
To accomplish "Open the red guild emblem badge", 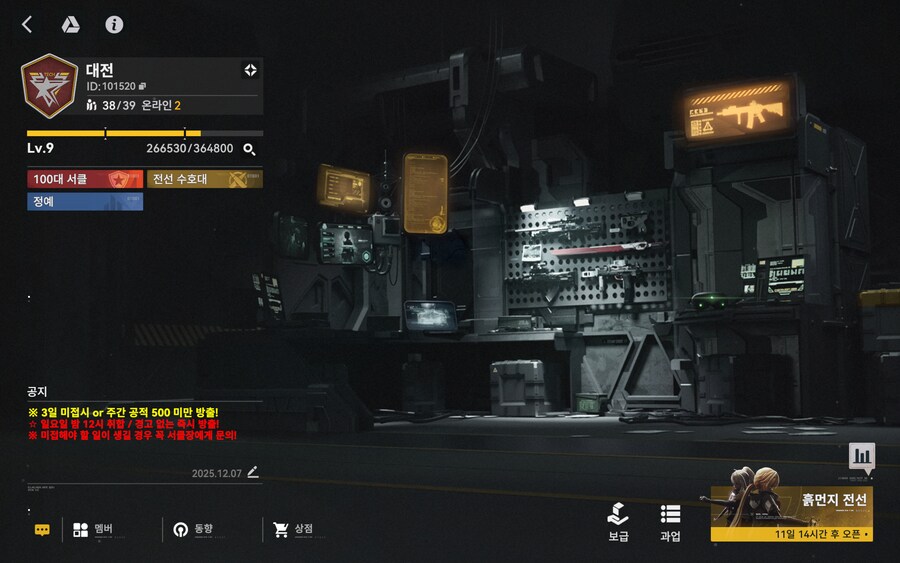I will click(49, 85).
